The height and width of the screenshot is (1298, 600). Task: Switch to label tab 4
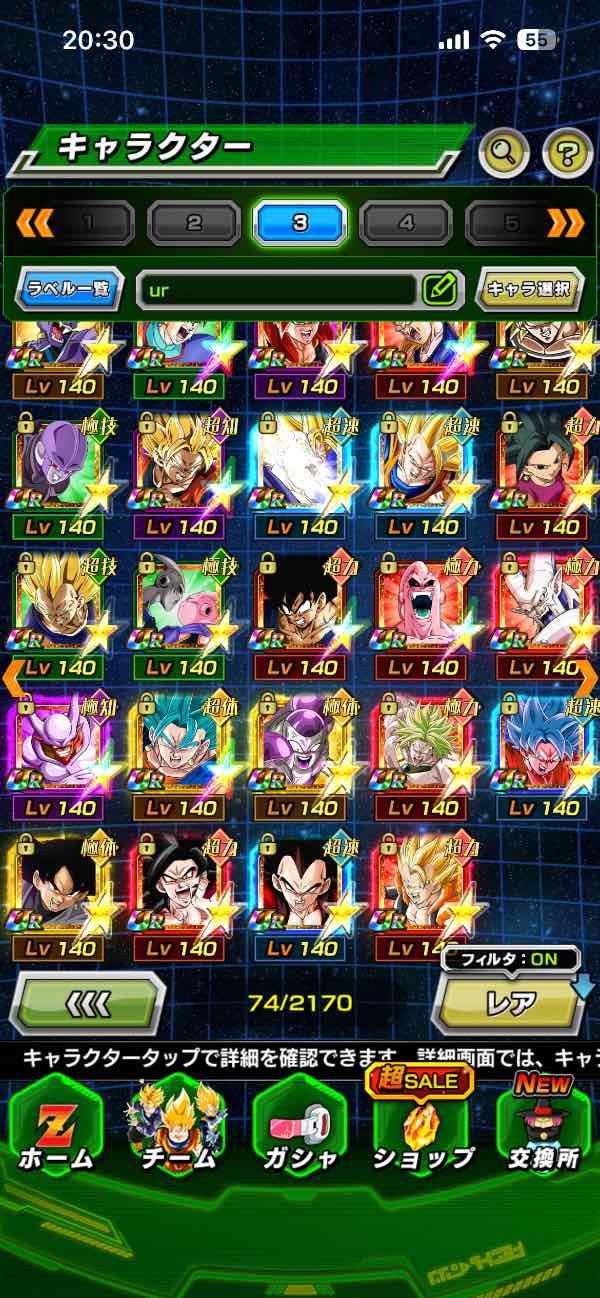coord(406,223)
